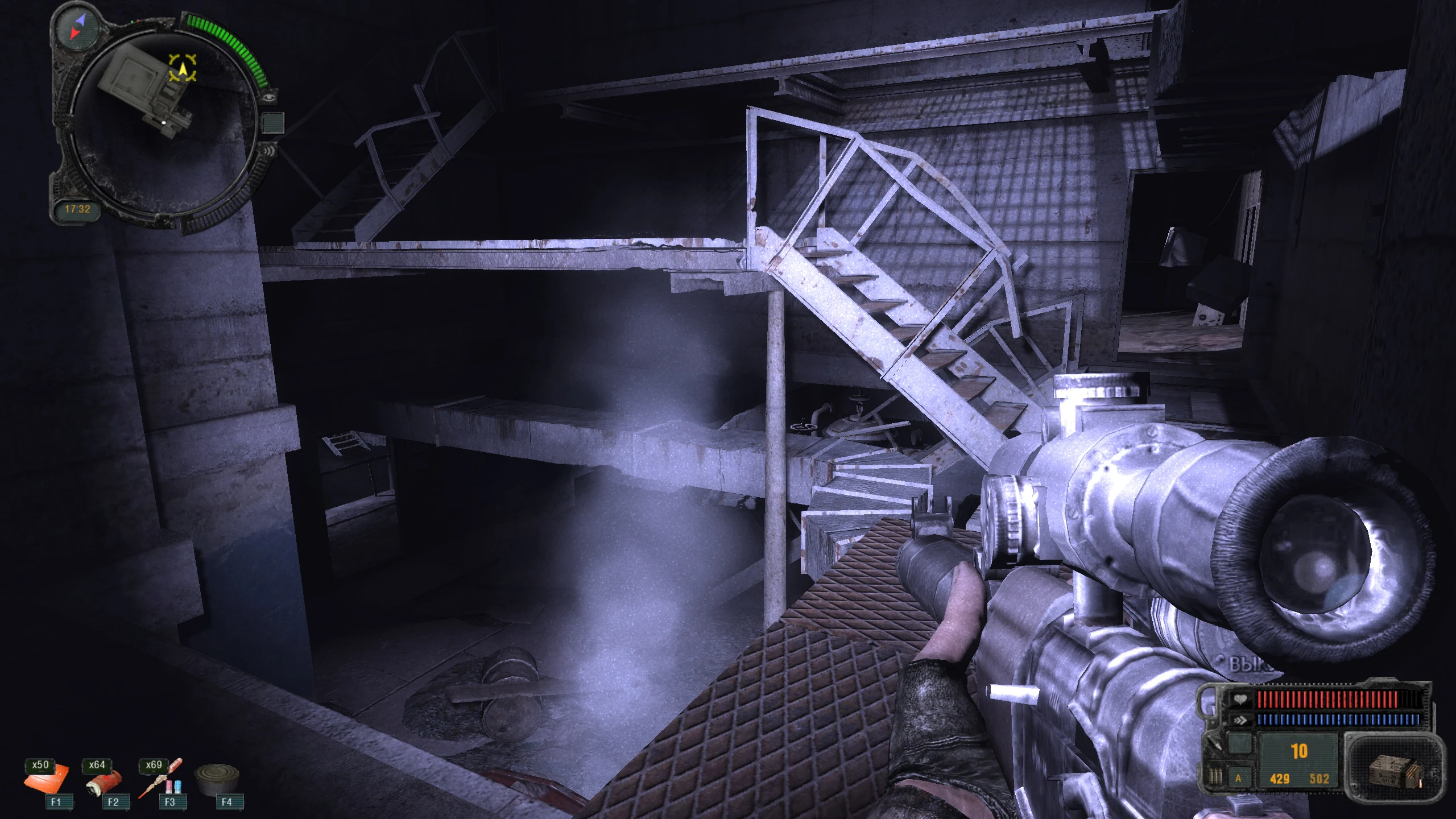The image size is (1456, 819).
Task: Click the circular minimap
Action: (164, 121)
